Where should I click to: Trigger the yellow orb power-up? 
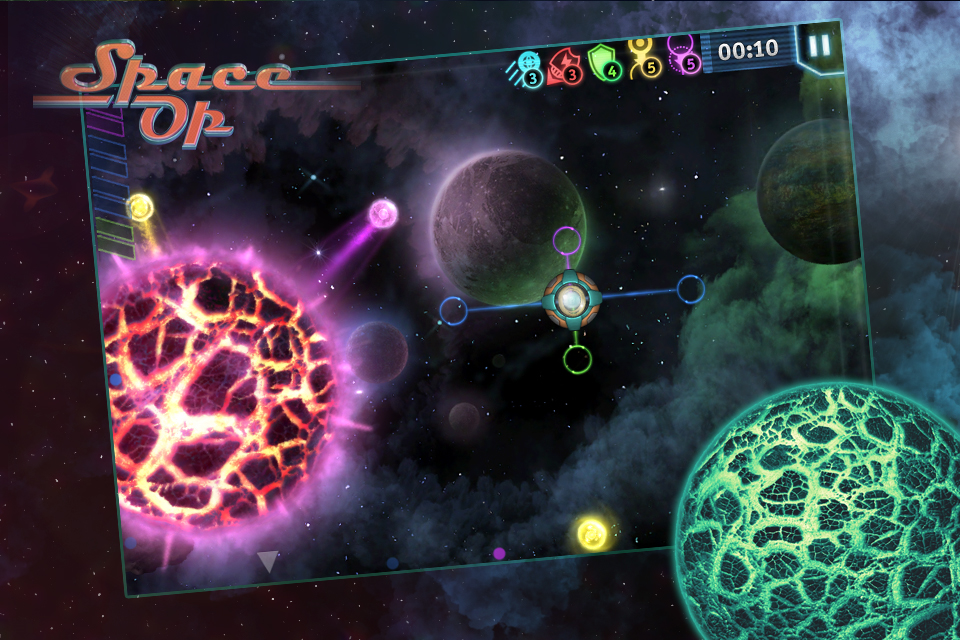(643, 58)
